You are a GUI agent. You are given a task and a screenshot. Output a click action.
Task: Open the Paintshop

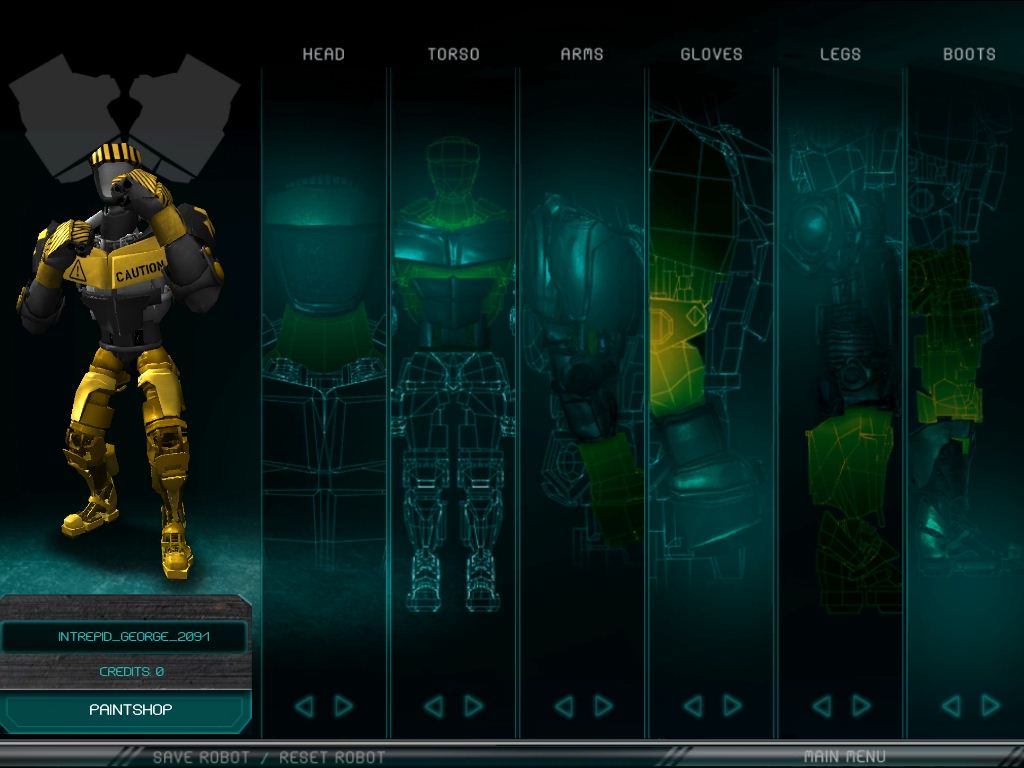coord(131,710)
